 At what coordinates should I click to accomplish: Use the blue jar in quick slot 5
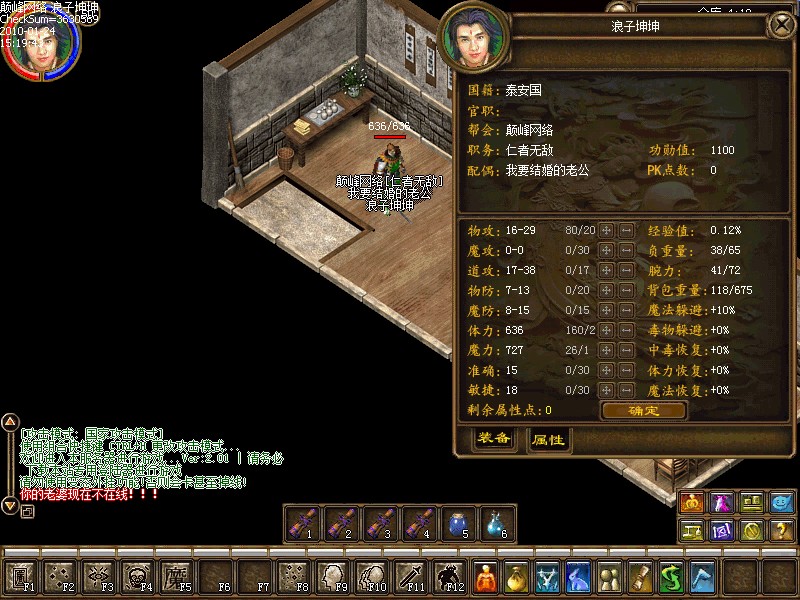pyautogui.click(x=457, y=523)
